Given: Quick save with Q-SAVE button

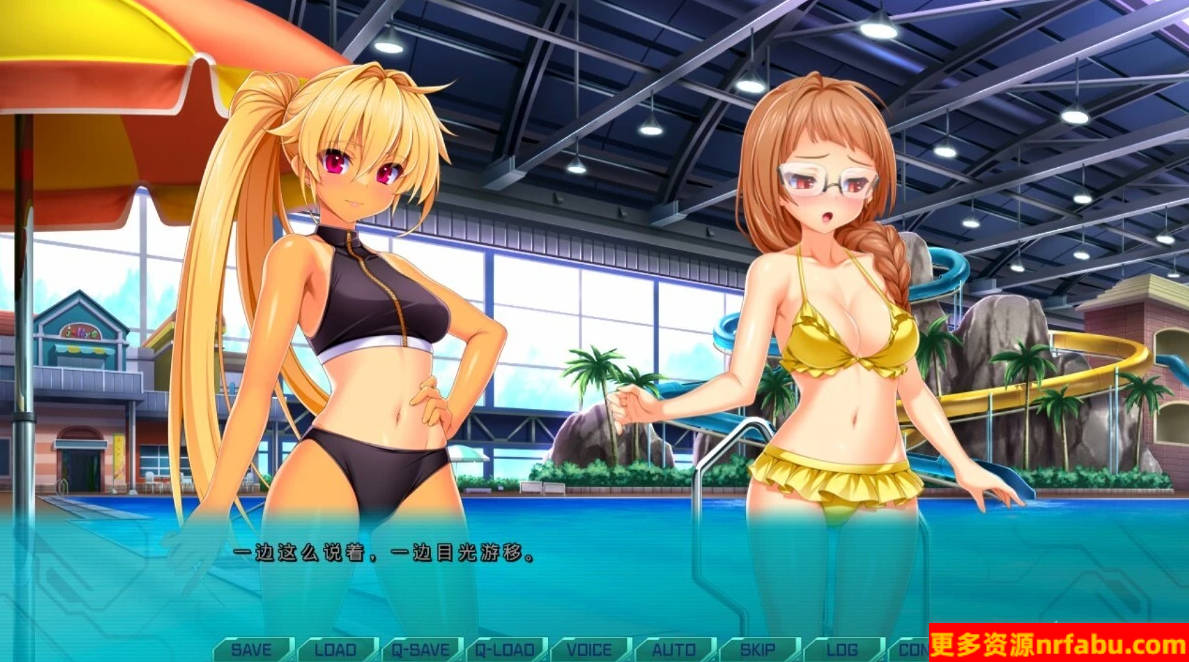Looking at the screenshot, I should [420, 649].
